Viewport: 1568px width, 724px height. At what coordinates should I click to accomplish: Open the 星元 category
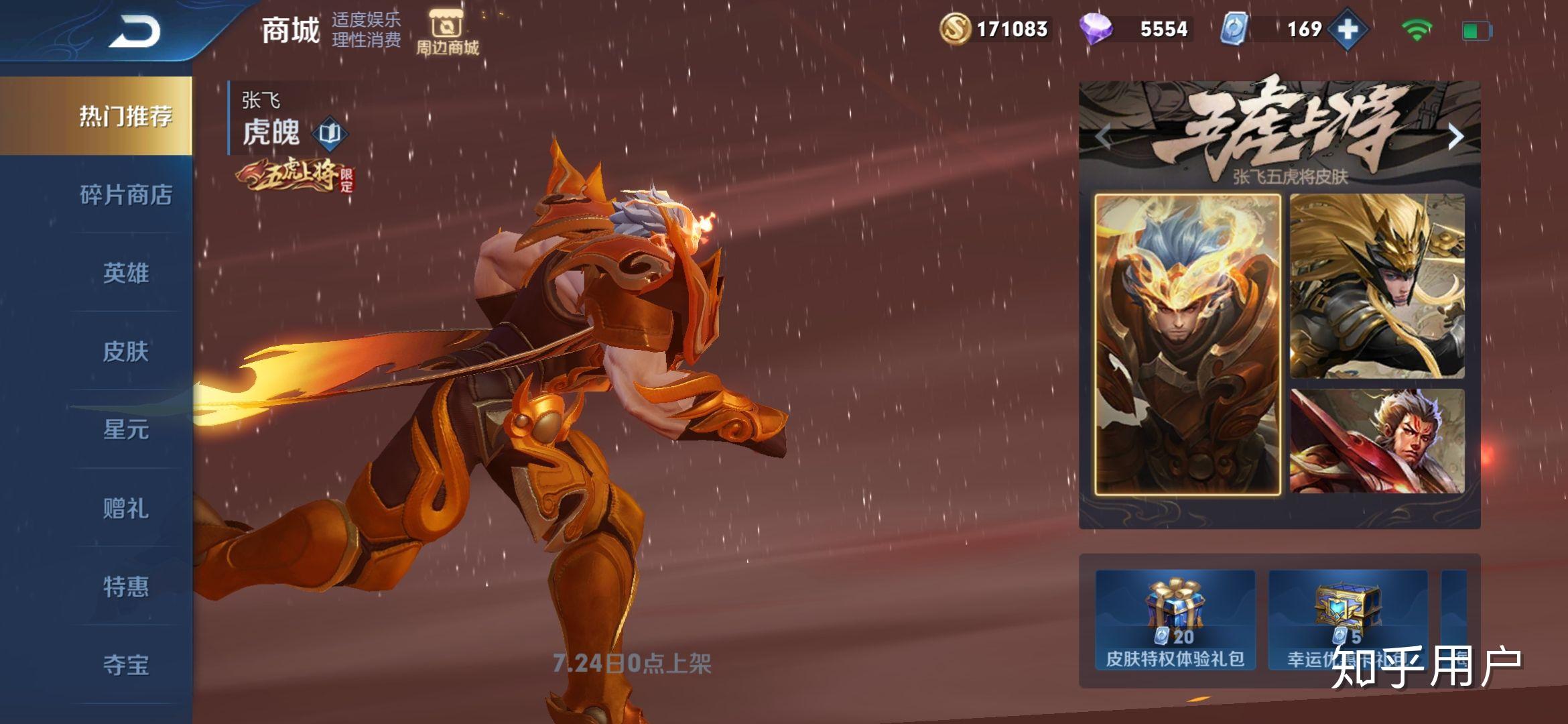125,430
